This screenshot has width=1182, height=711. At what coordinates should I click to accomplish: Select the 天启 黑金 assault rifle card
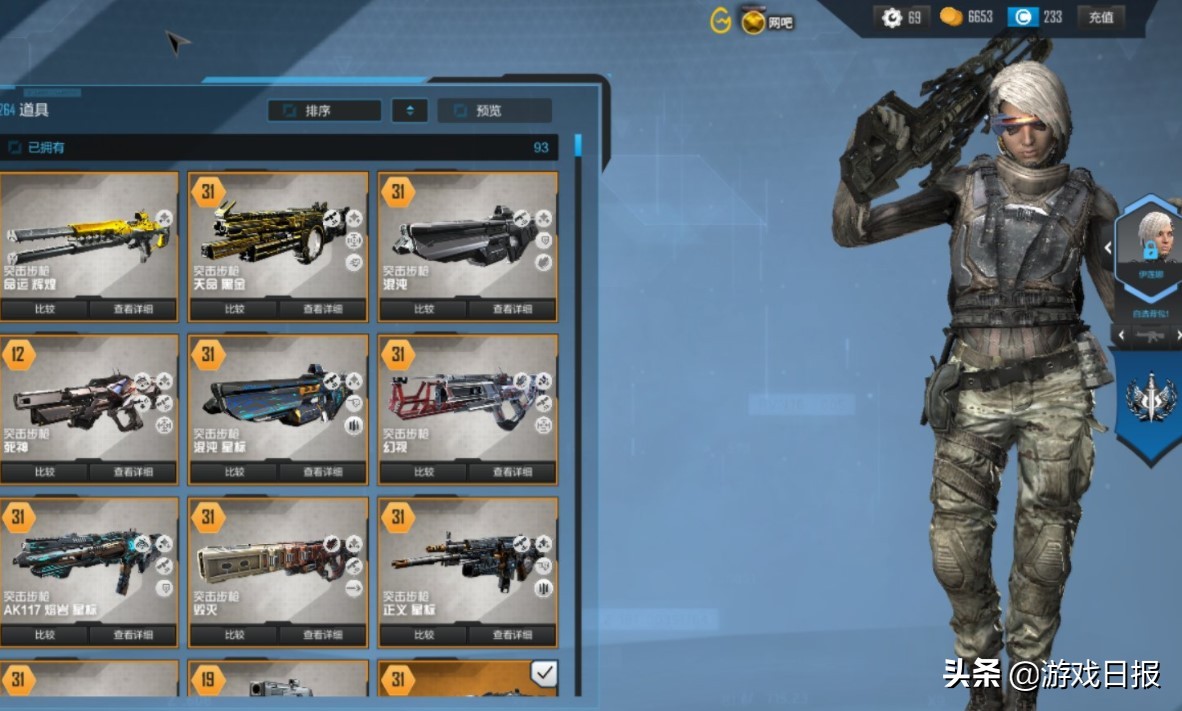pyautogui.click(x=278, y=235)
